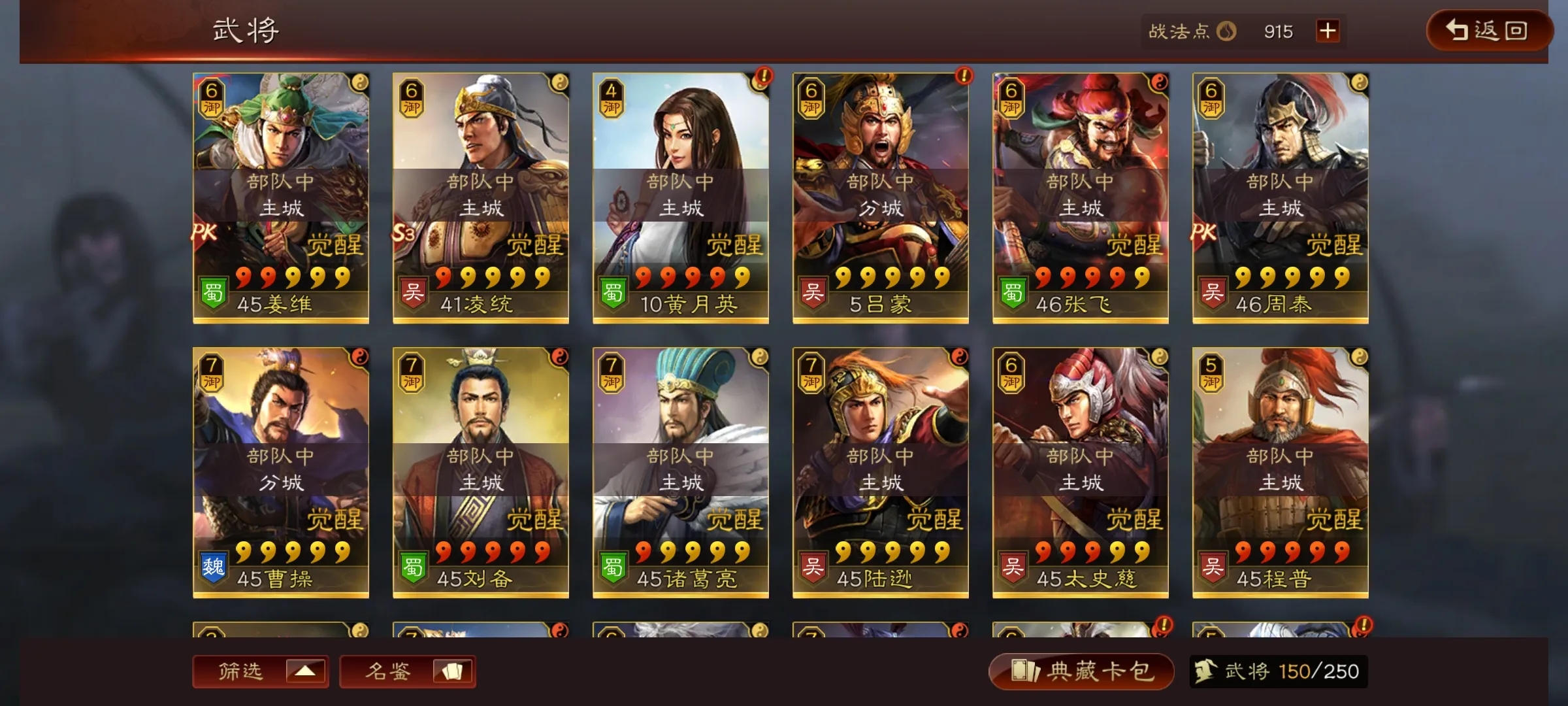Image resolution: width=1568 pixels, height=706 pixels.
Task: Open the 筛选 filter dropdown
Action: point(260,671)
